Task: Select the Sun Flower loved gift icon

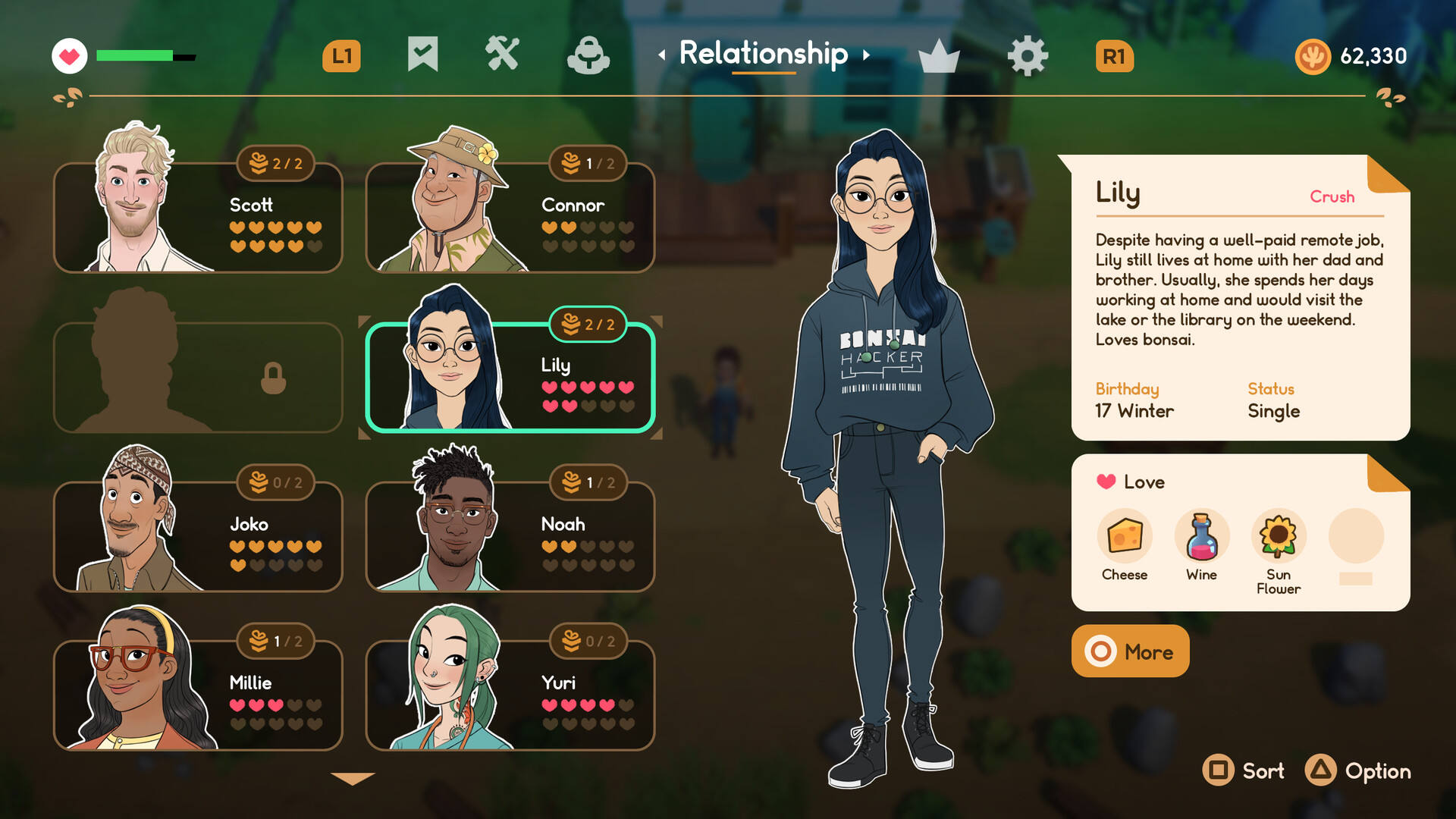Action: [x=1279, y=536]
